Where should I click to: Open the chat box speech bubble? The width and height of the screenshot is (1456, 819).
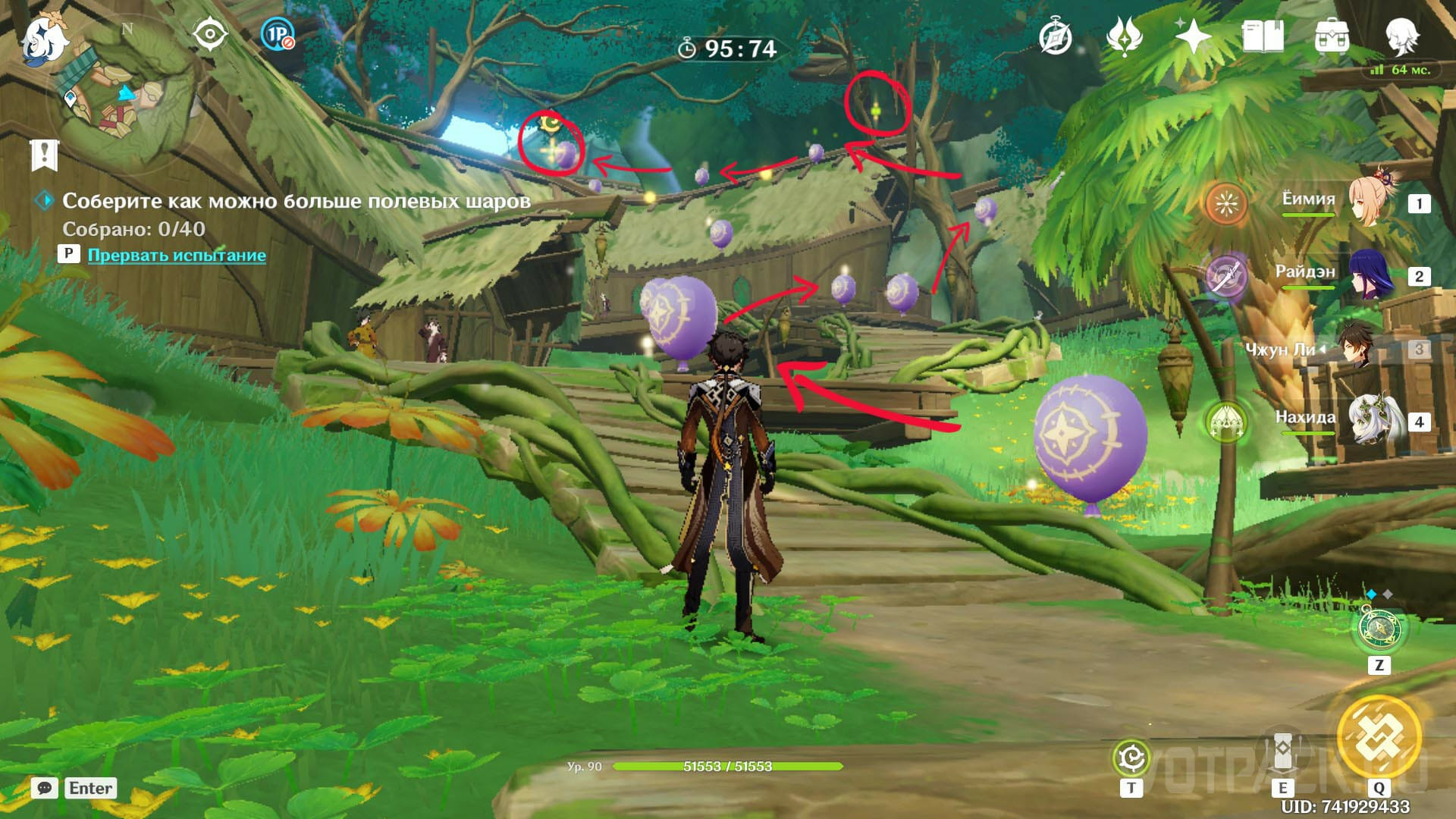tap(45, 788)
